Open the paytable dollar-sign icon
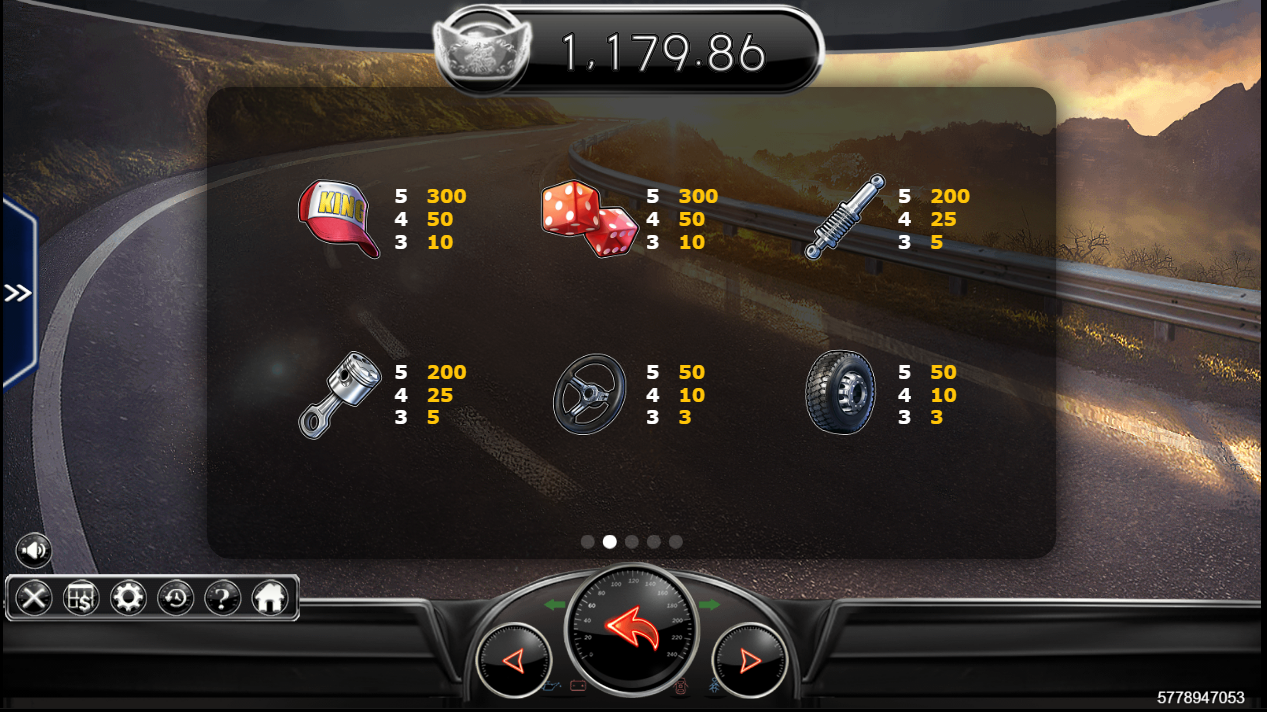 coord(81,598)
